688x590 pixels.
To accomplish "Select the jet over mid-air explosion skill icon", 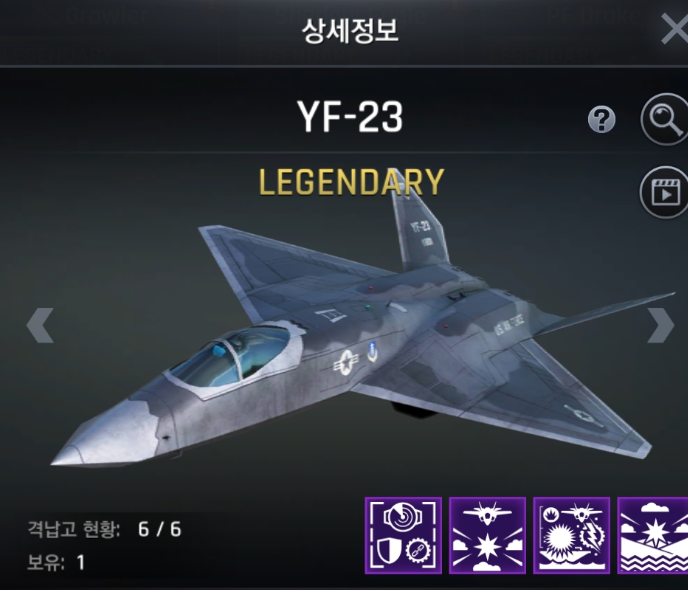I will (487, 535).
